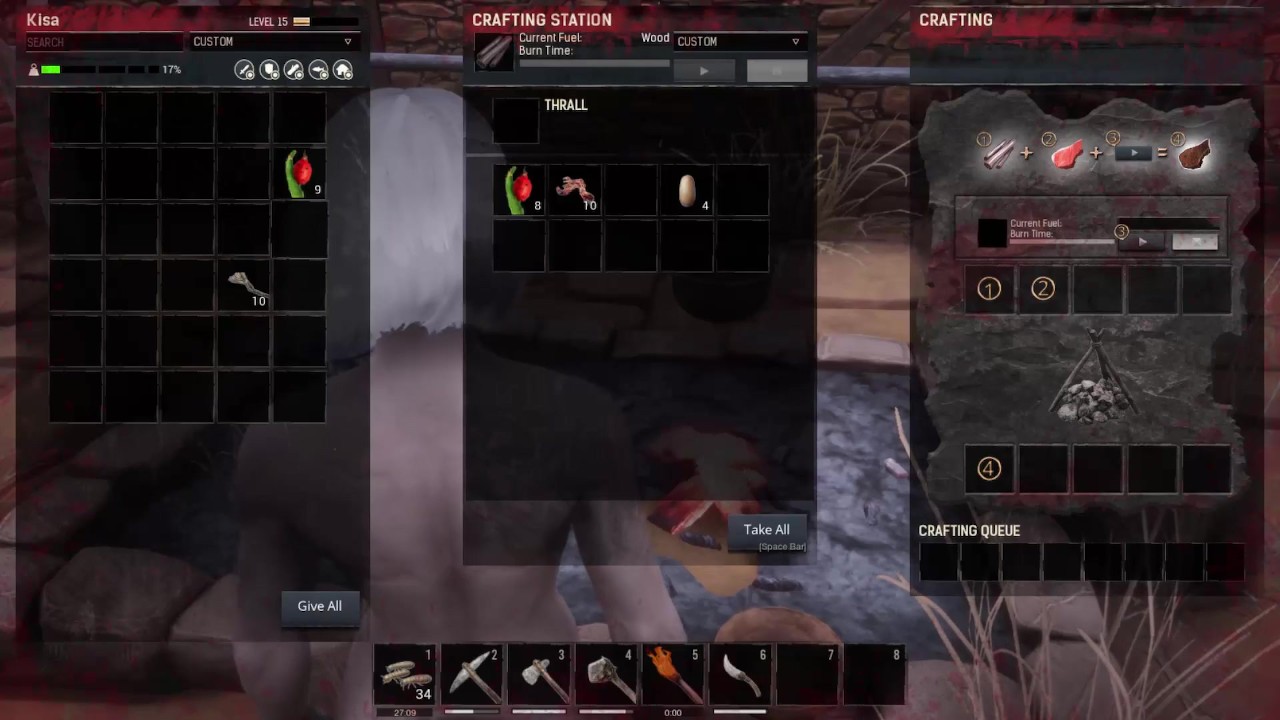This screenshot has width=1280, height=720.
Task: Select the red pepper stack of 8
Action: (519, 190)
